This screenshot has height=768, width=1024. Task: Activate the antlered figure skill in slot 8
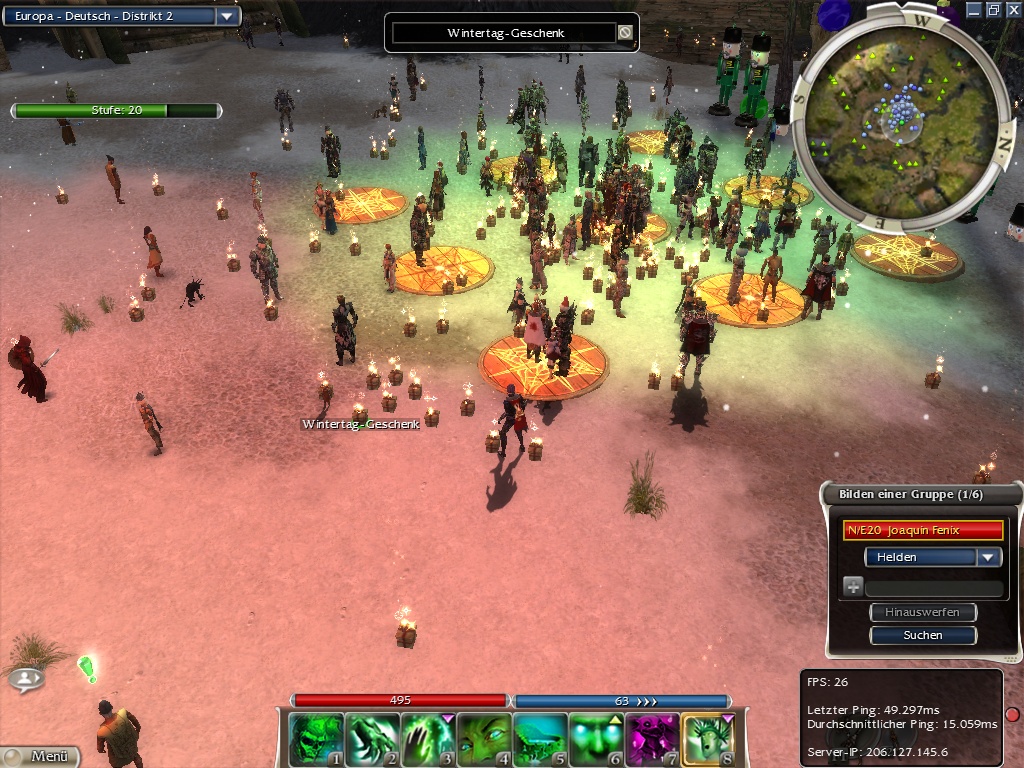coord(708,739)
